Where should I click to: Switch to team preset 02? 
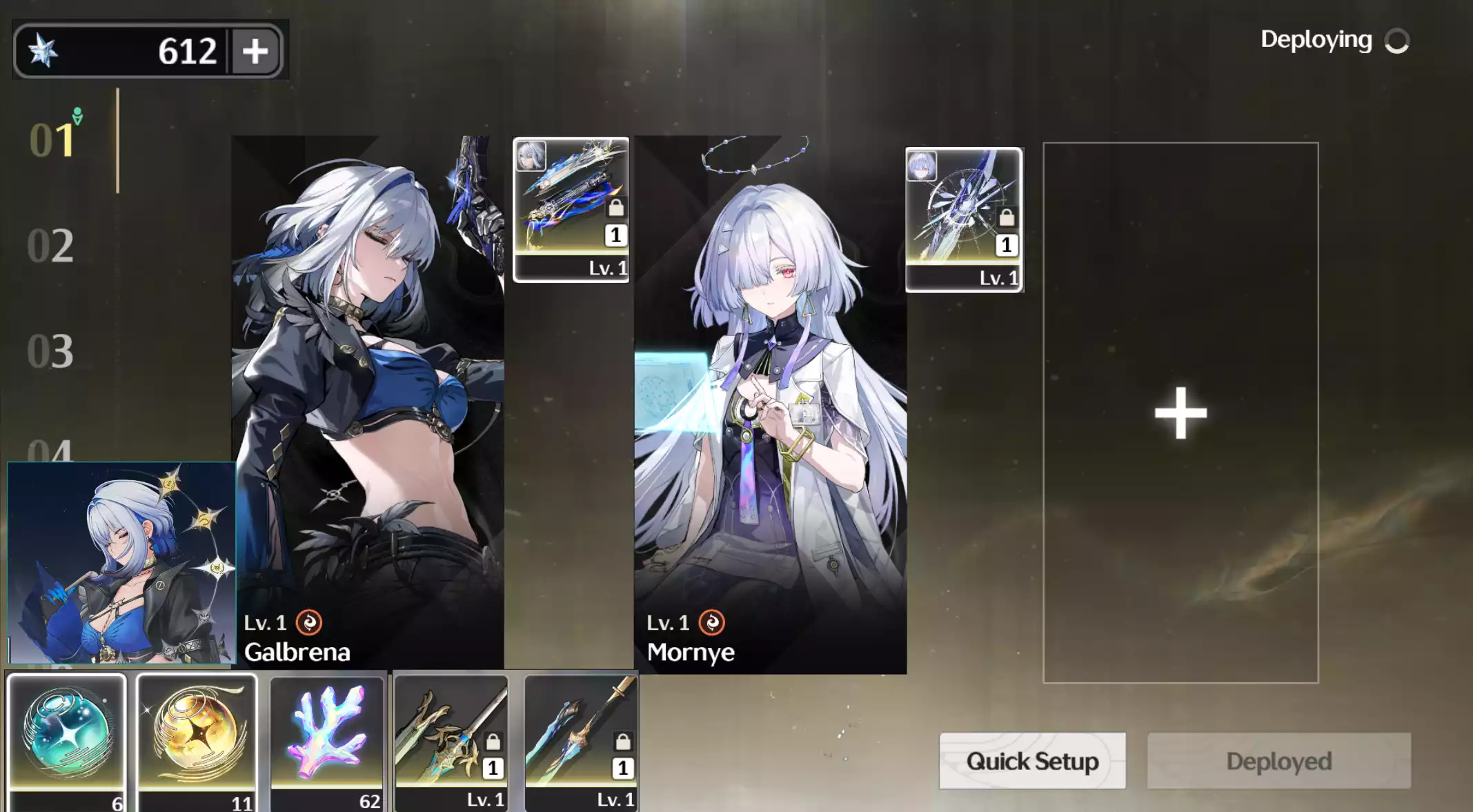50,246
